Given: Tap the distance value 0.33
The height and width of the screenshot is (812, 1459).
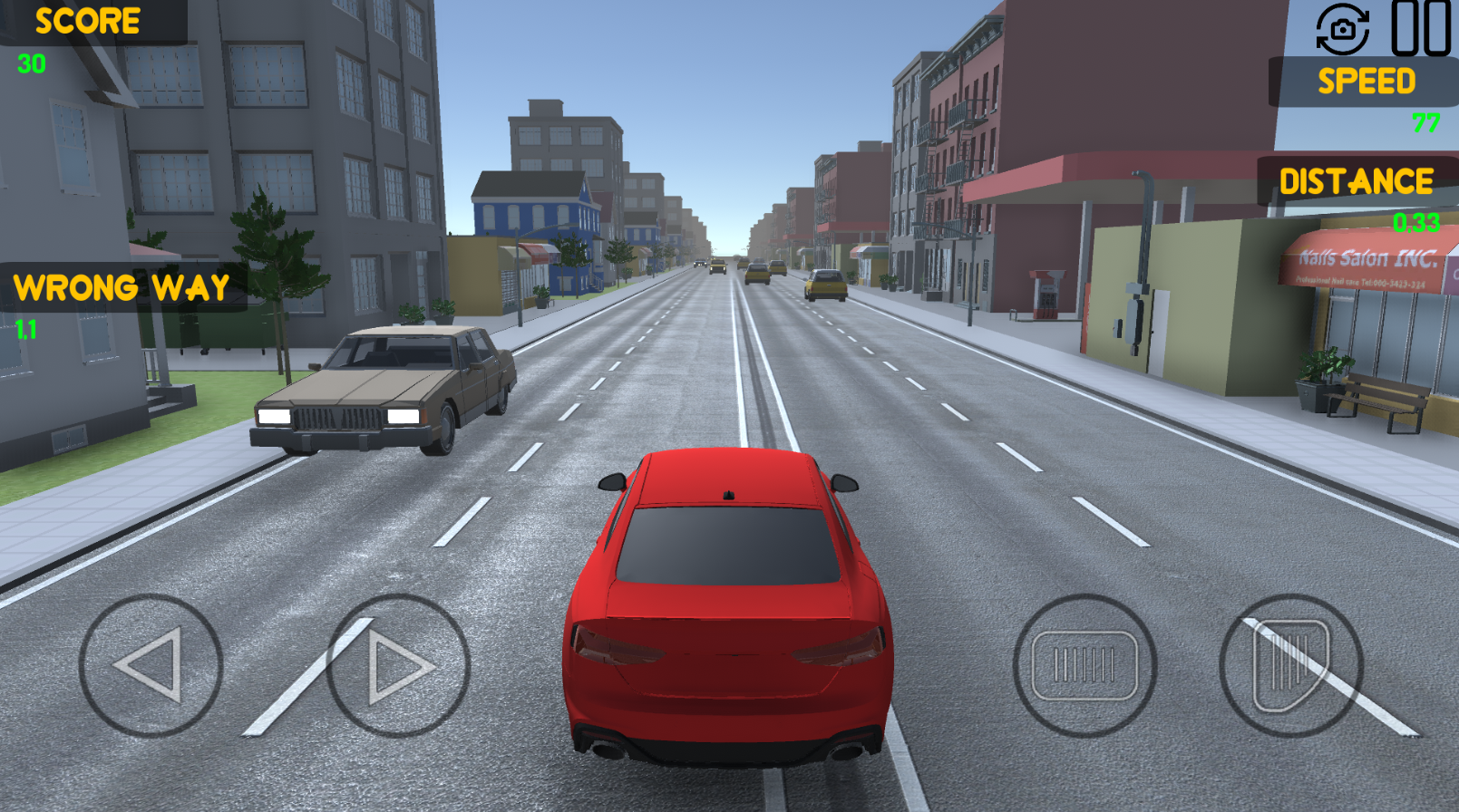Looking at the screenshot, I should coord(1415,219).
